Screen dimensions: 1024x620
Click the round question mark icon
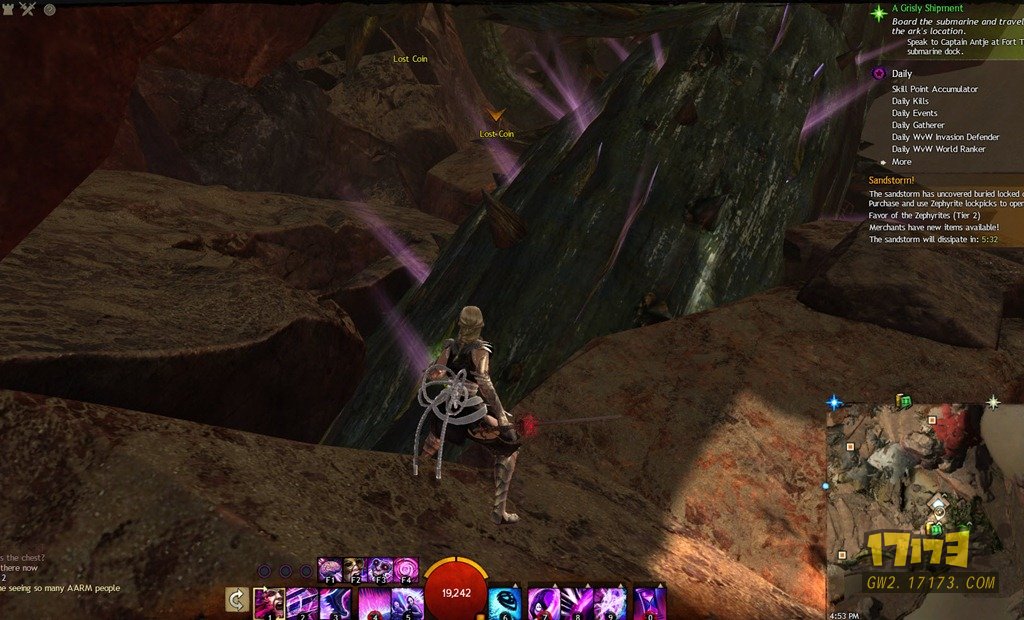point(49,9)
